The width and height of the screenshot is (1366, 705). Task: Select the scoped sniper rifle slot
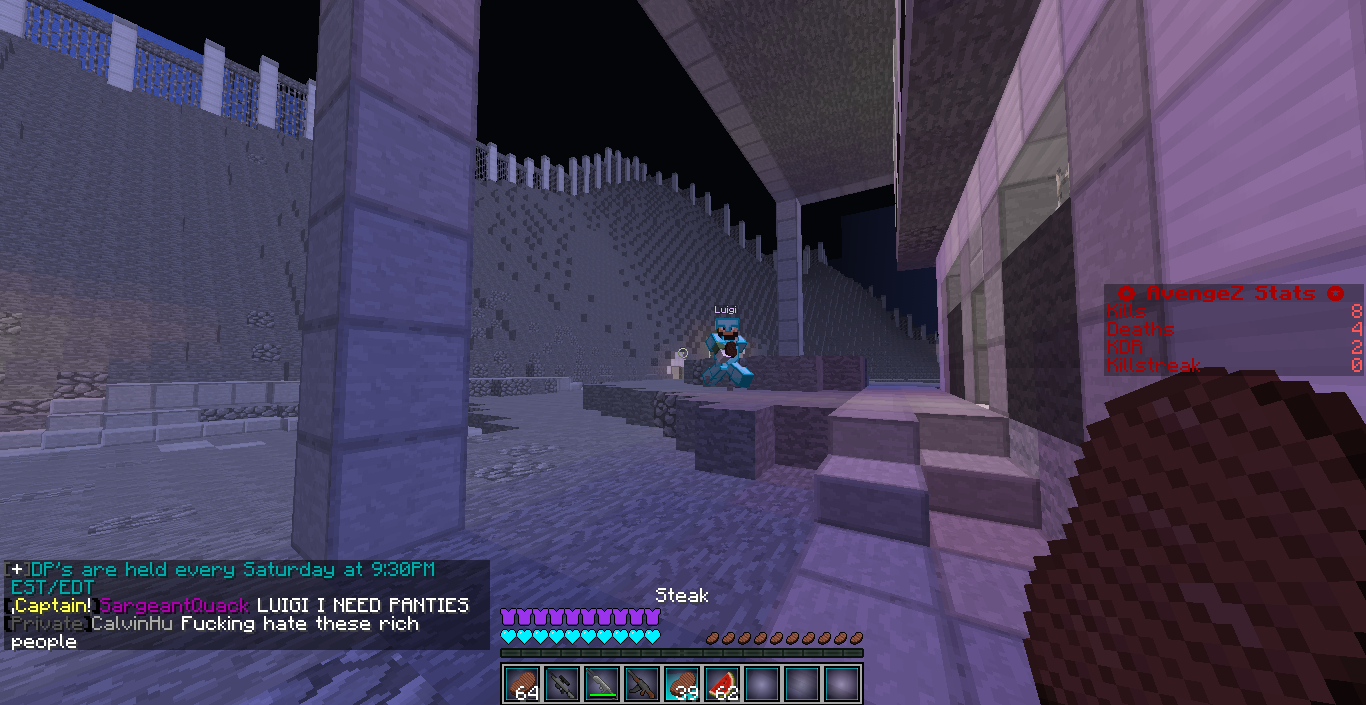(562, 684)
